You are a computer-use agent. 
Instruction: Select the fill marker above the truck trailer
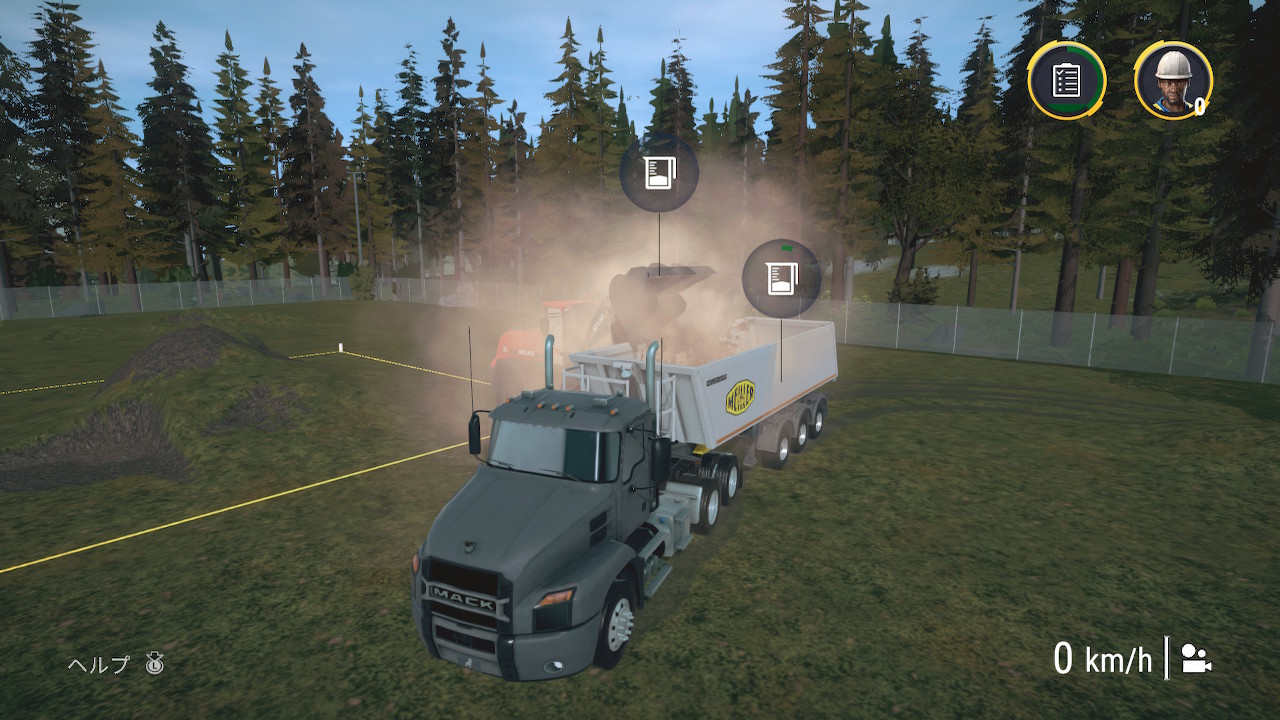[781, 278]
